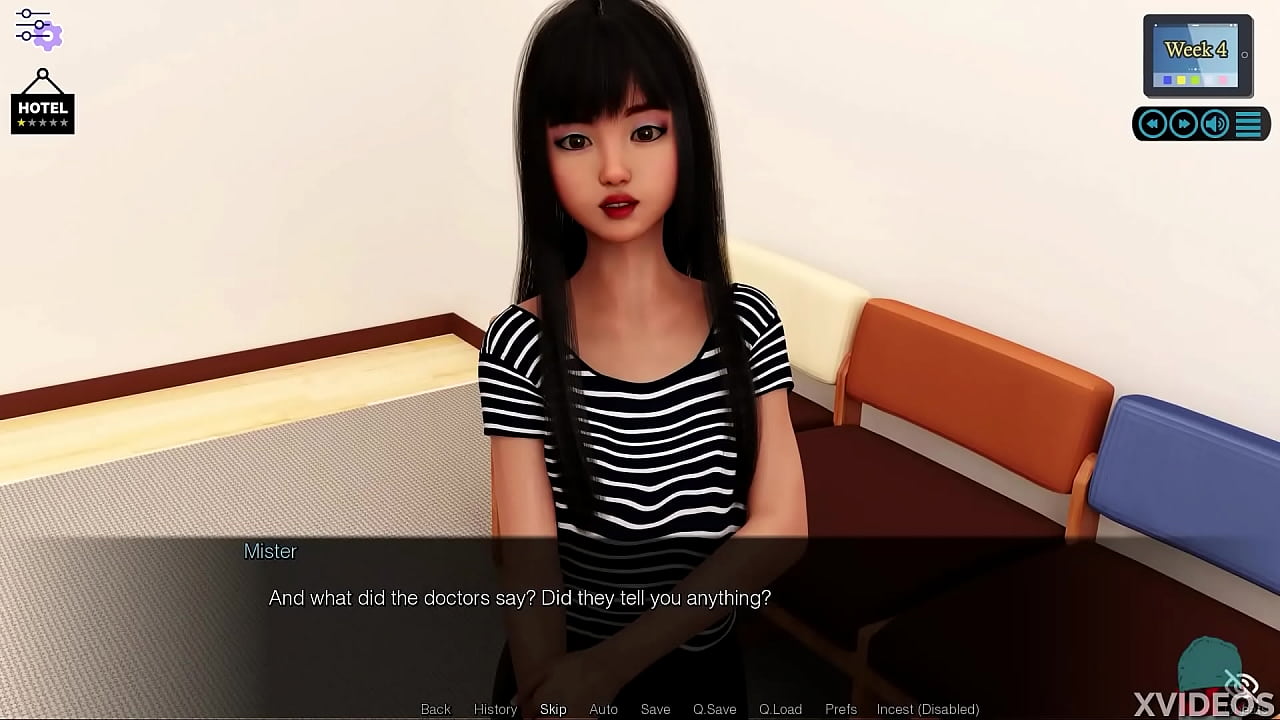Toggle Skip mode in the quick menu
The height and width of the screenshot is (720, 1280).
coord(553,709)
